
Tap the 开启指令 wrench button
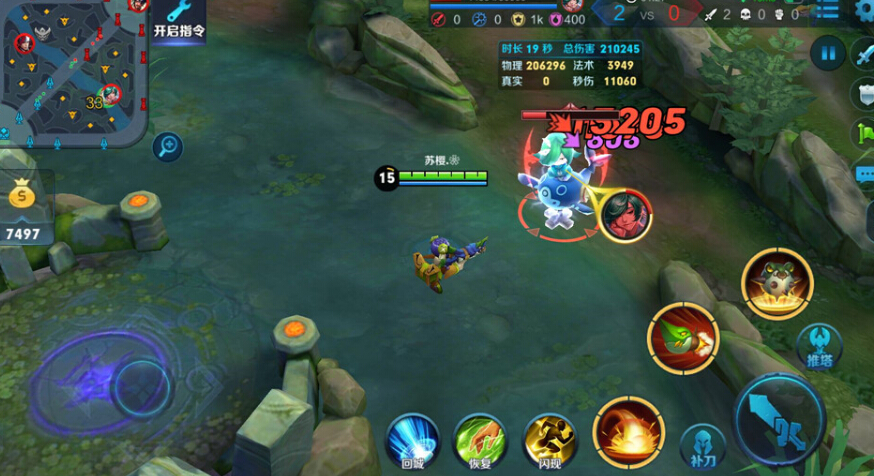180,20
